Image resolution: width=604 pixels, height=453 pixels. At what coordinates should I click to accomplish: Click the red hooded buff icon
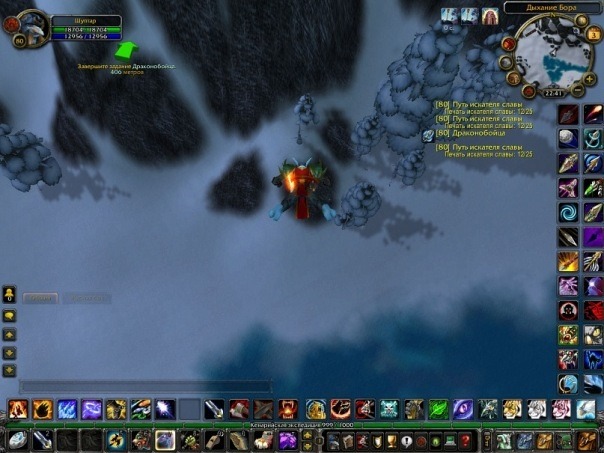[490, 16]
